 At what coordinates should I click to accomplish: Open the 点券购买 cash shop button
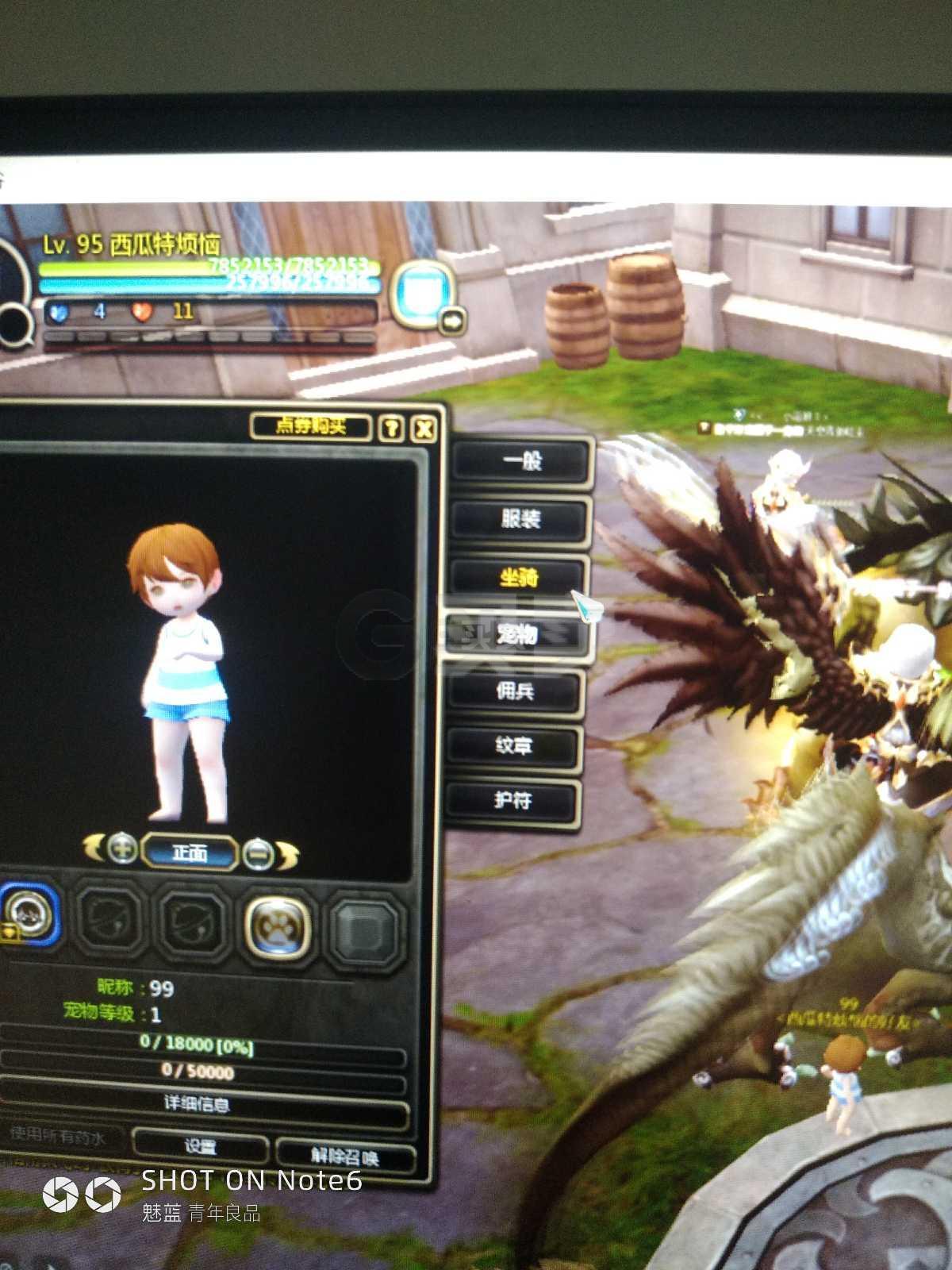(311, 426)
